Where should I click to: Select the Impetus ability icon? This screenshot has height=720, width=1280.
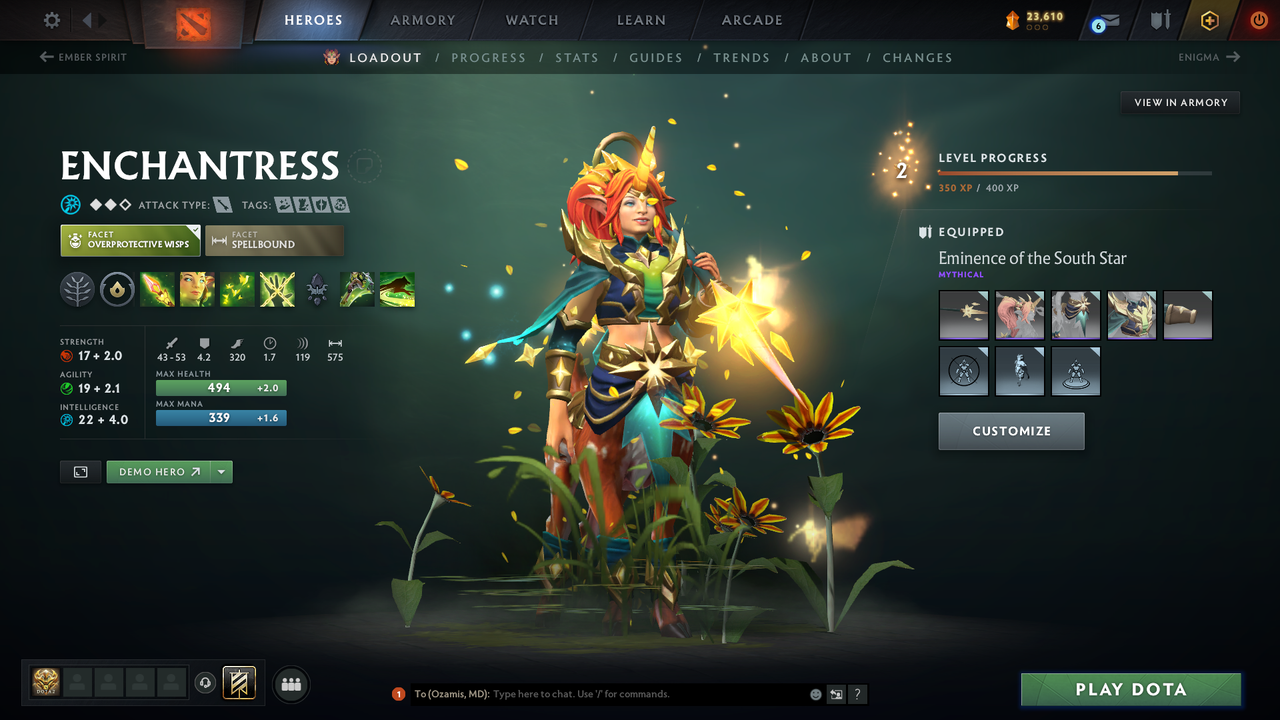tap(157, 289)
